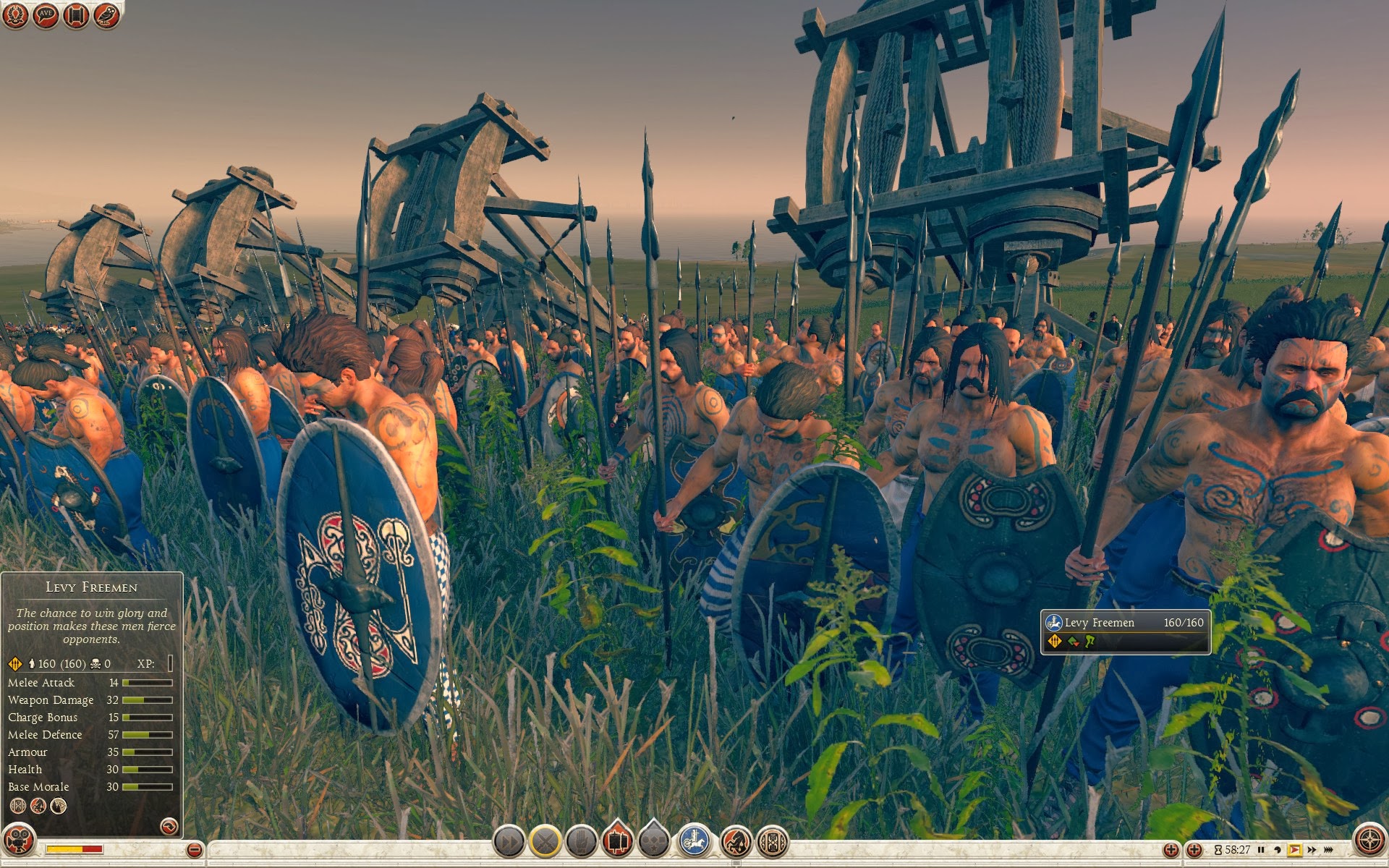The image size is (1389, 868).
Task: Toggle crossed swords melee mode
Action: 545,842
